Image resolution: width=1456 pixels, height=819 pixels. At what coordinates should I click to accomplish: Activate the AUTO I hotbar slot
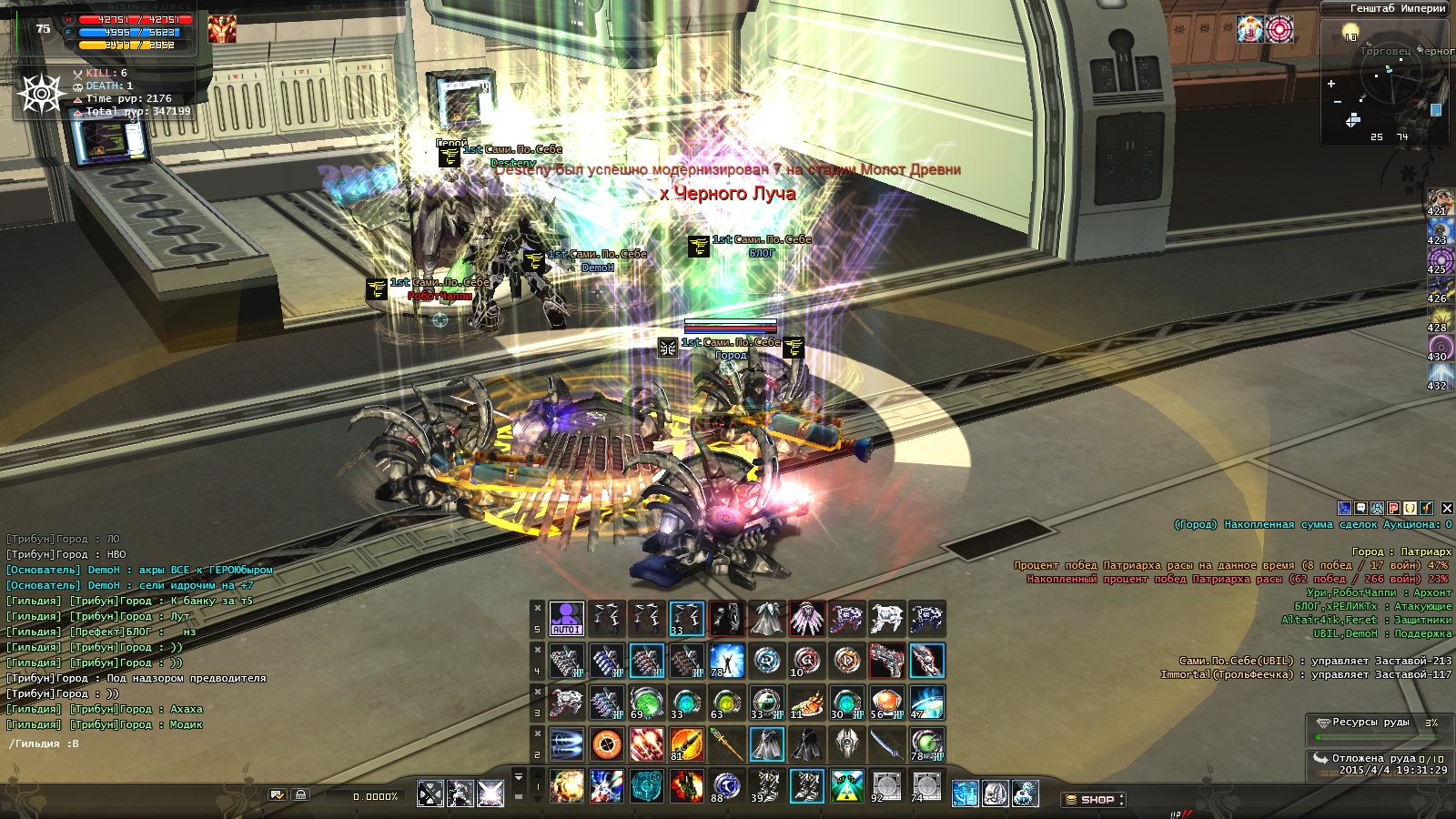tap(566, 618)
